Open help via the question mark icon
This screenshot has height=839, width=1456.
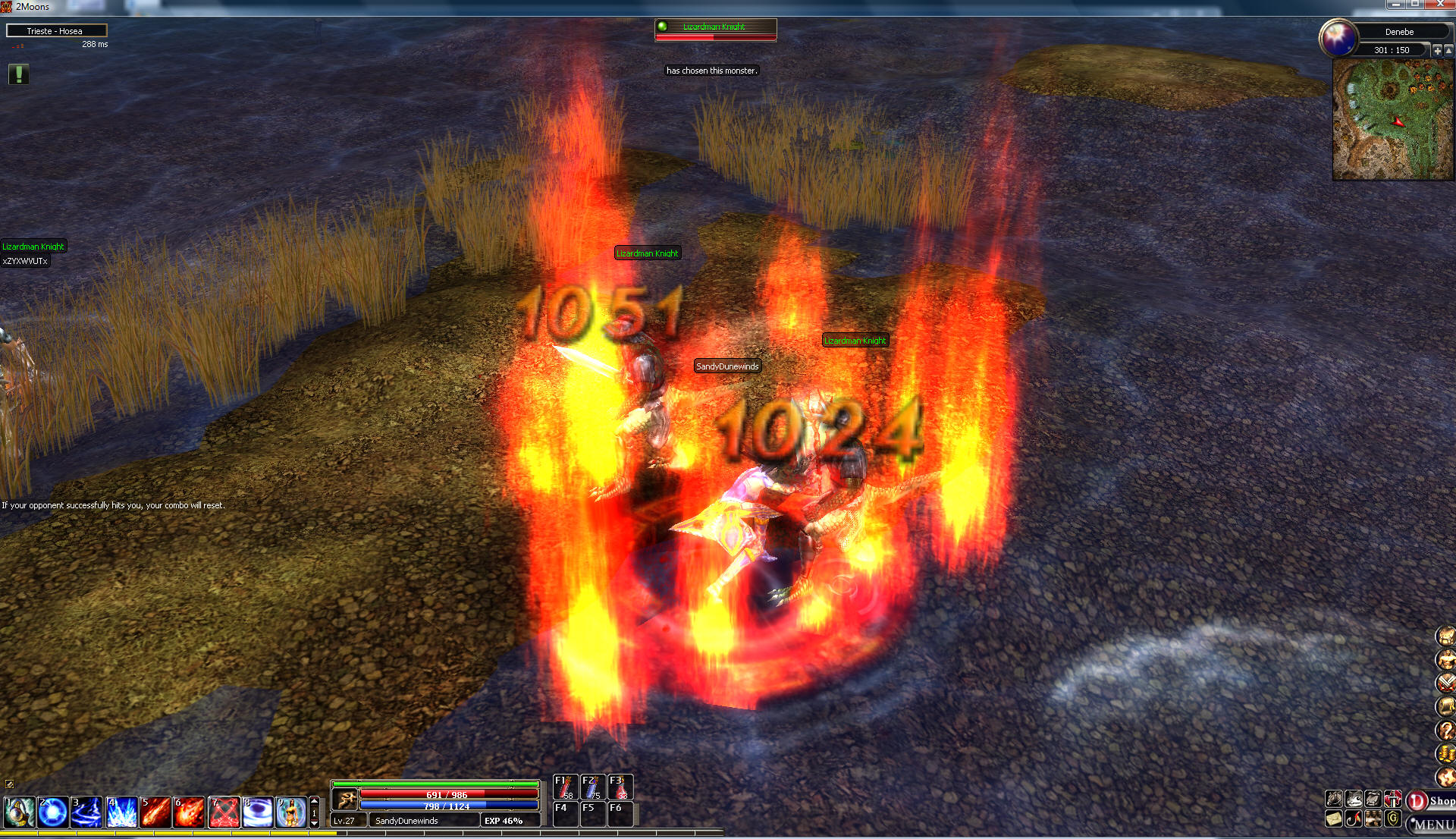[x=1446, y=731]
